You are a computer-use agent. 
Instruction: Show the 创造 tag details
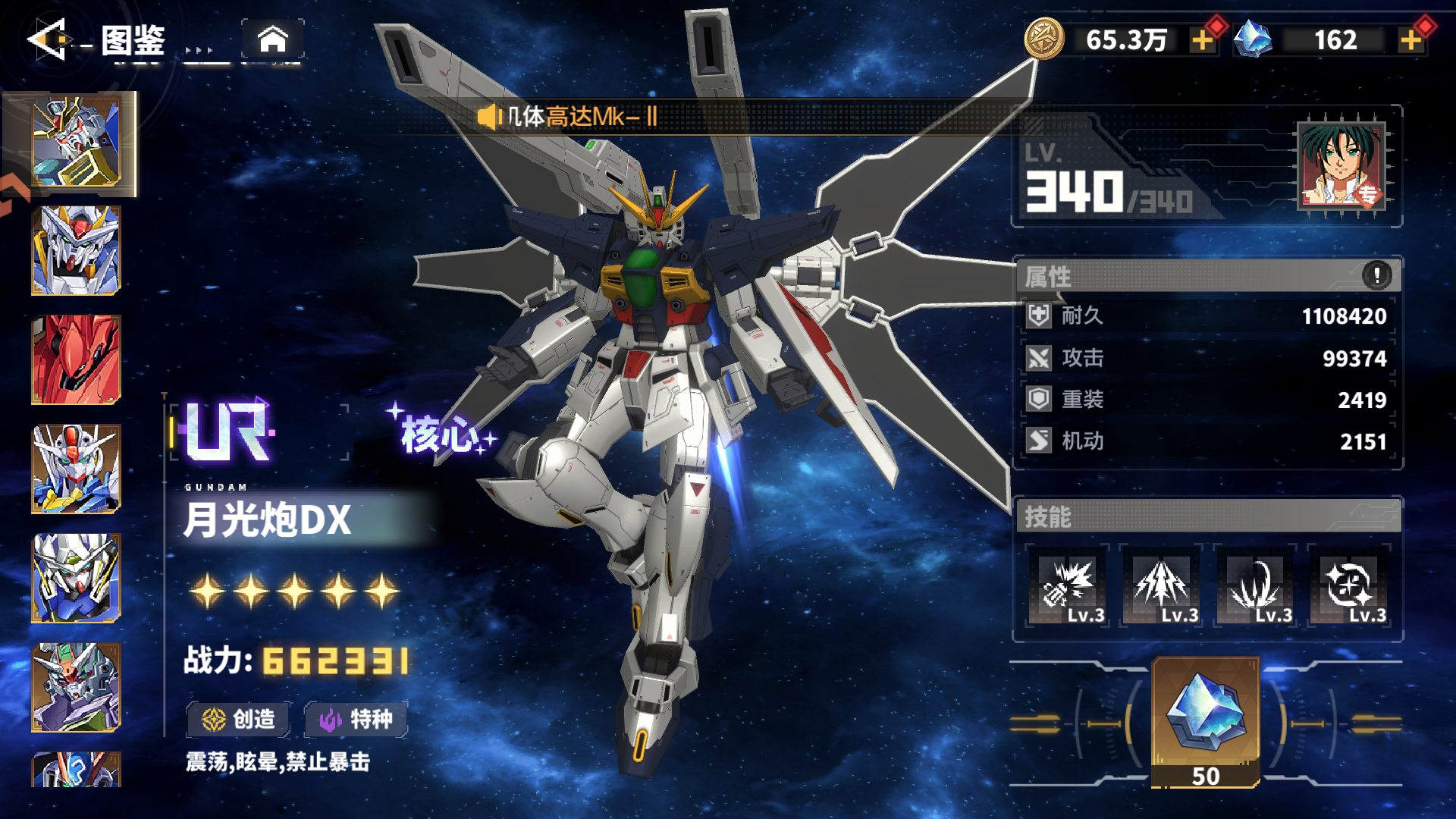click(x=238, y=719)
